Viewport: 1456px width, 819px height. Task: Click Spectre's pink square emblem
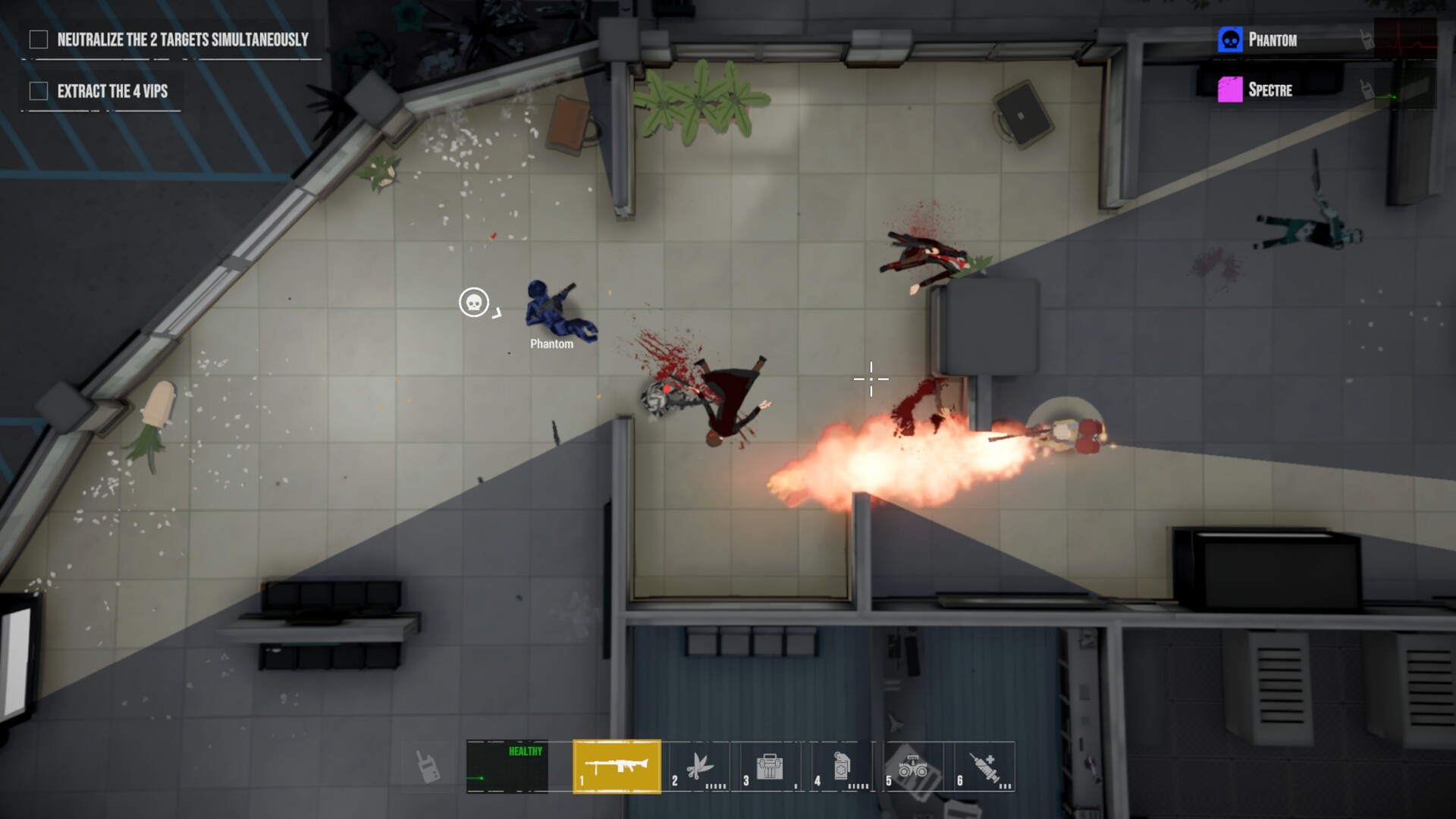pos(1231,89)
